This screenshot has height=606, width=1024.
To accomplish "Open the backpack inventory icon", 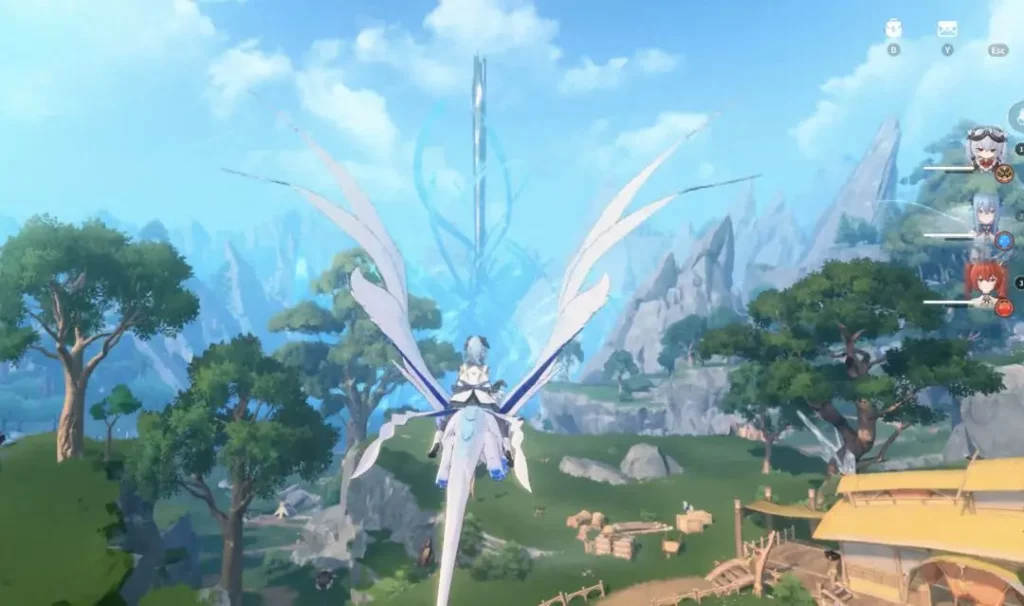I will coord(893,29).
